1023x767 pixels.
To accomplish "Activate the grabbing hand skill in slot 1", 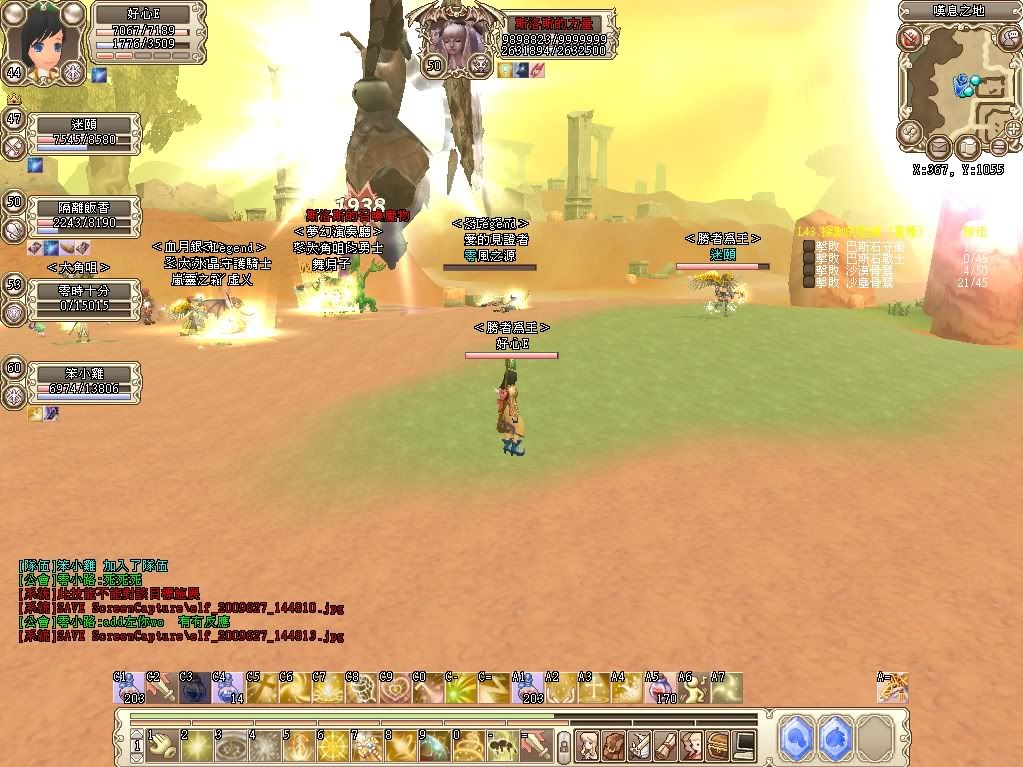I will pyautogui.click(x=163, y=744).
